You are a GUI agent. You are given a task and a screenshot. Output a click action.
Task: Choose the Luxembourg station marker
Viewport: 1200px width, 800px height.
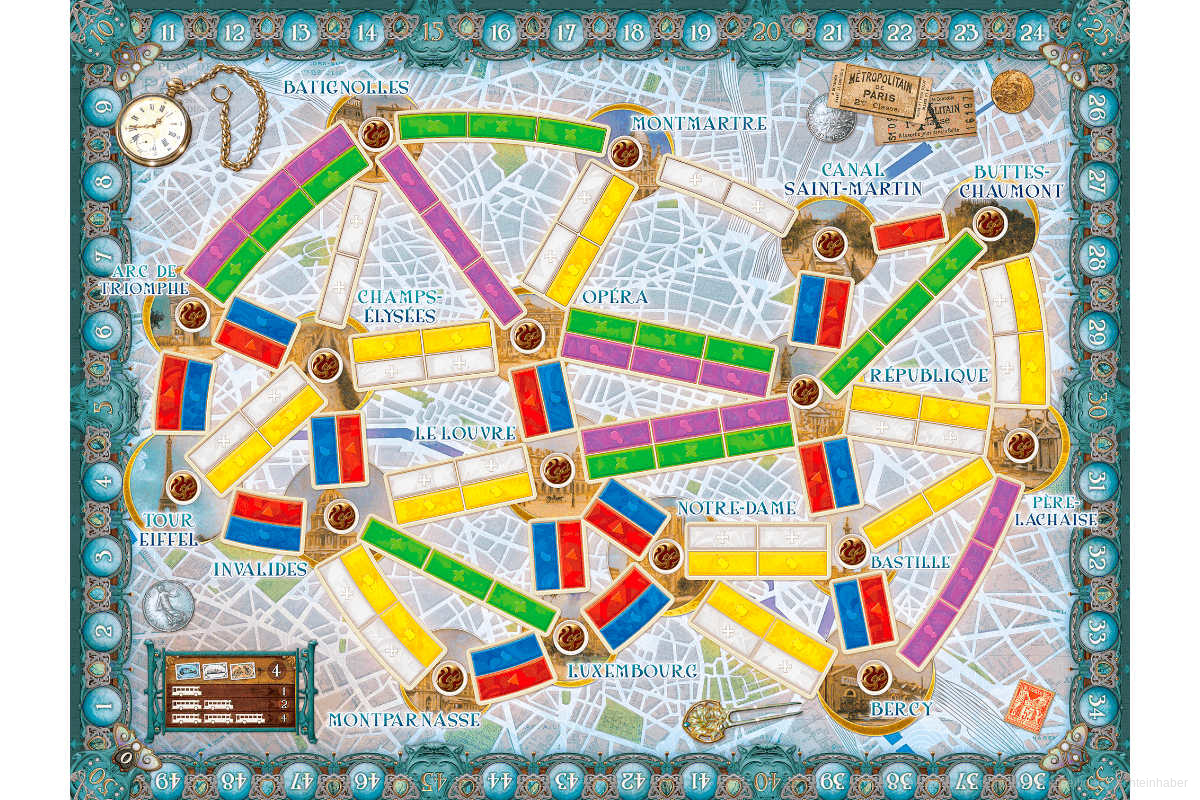[x=569, y=635]
